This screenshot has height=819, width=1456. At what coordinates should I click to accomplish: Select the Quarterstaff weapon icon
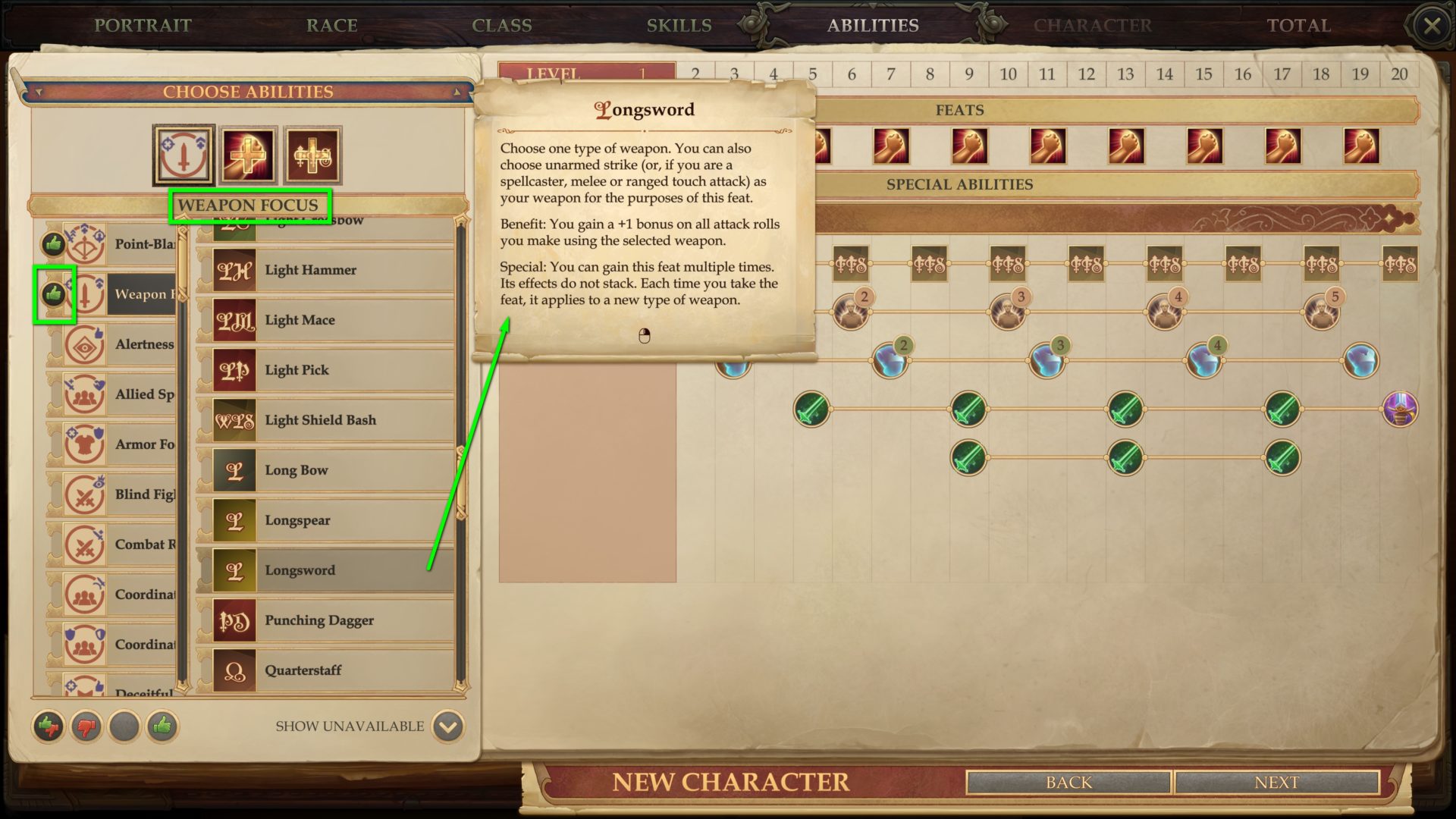235,670
